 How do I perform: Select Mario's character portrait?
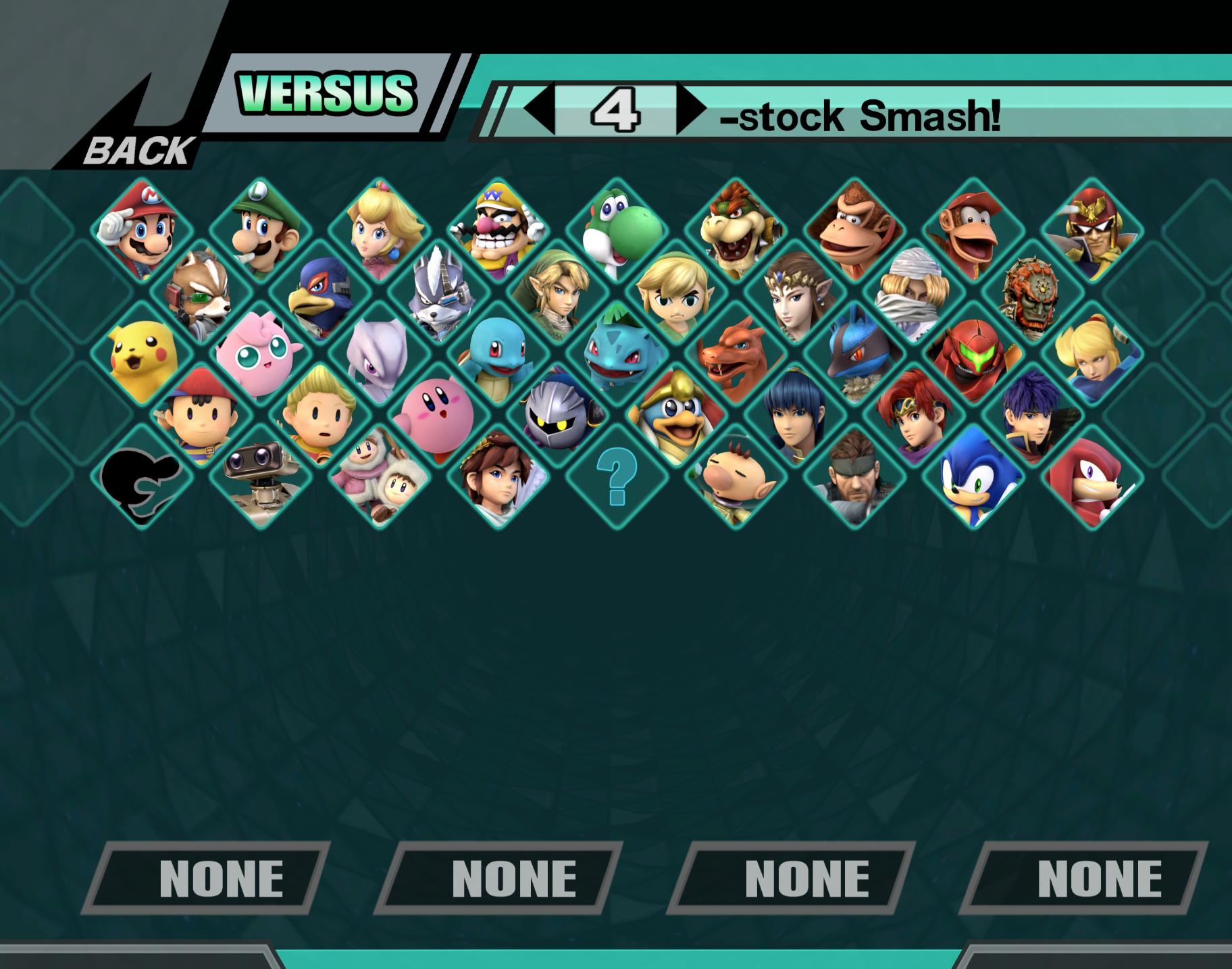(140, 229)
